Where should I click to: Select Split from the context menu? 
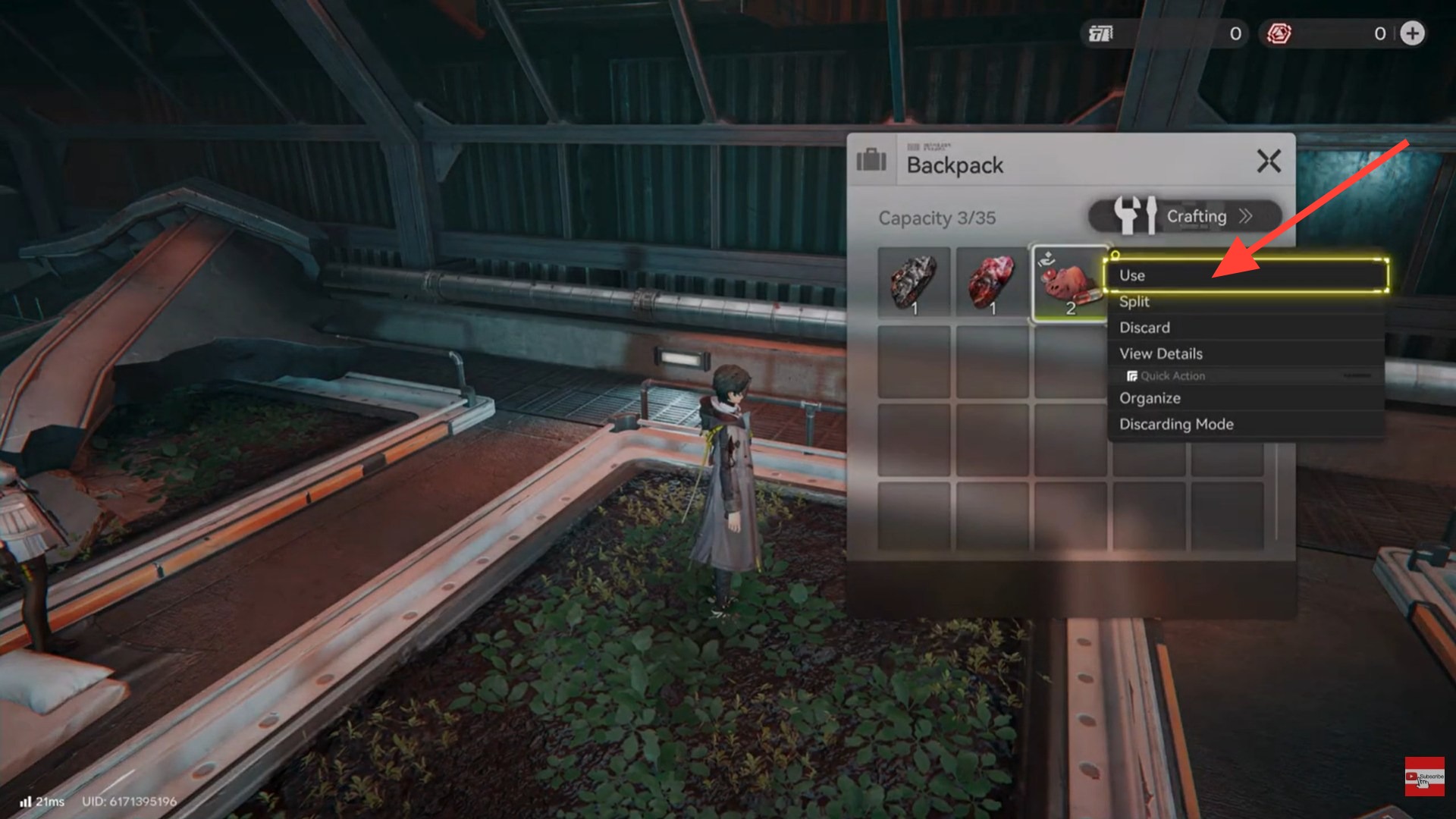coord(1134,301)
